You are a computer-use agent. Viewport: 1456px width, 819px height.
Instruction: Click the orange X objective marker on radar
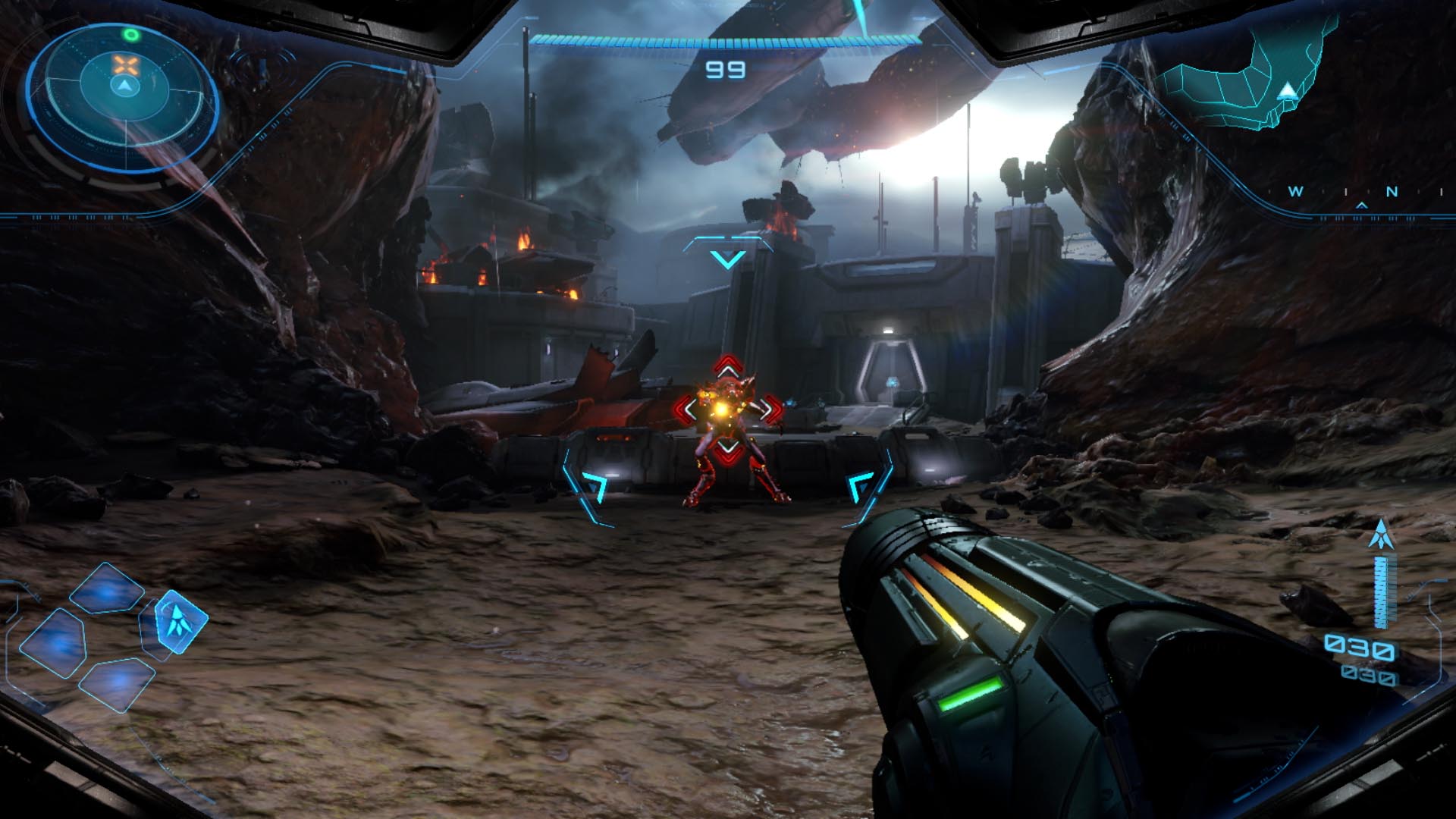tap(124, 64)
